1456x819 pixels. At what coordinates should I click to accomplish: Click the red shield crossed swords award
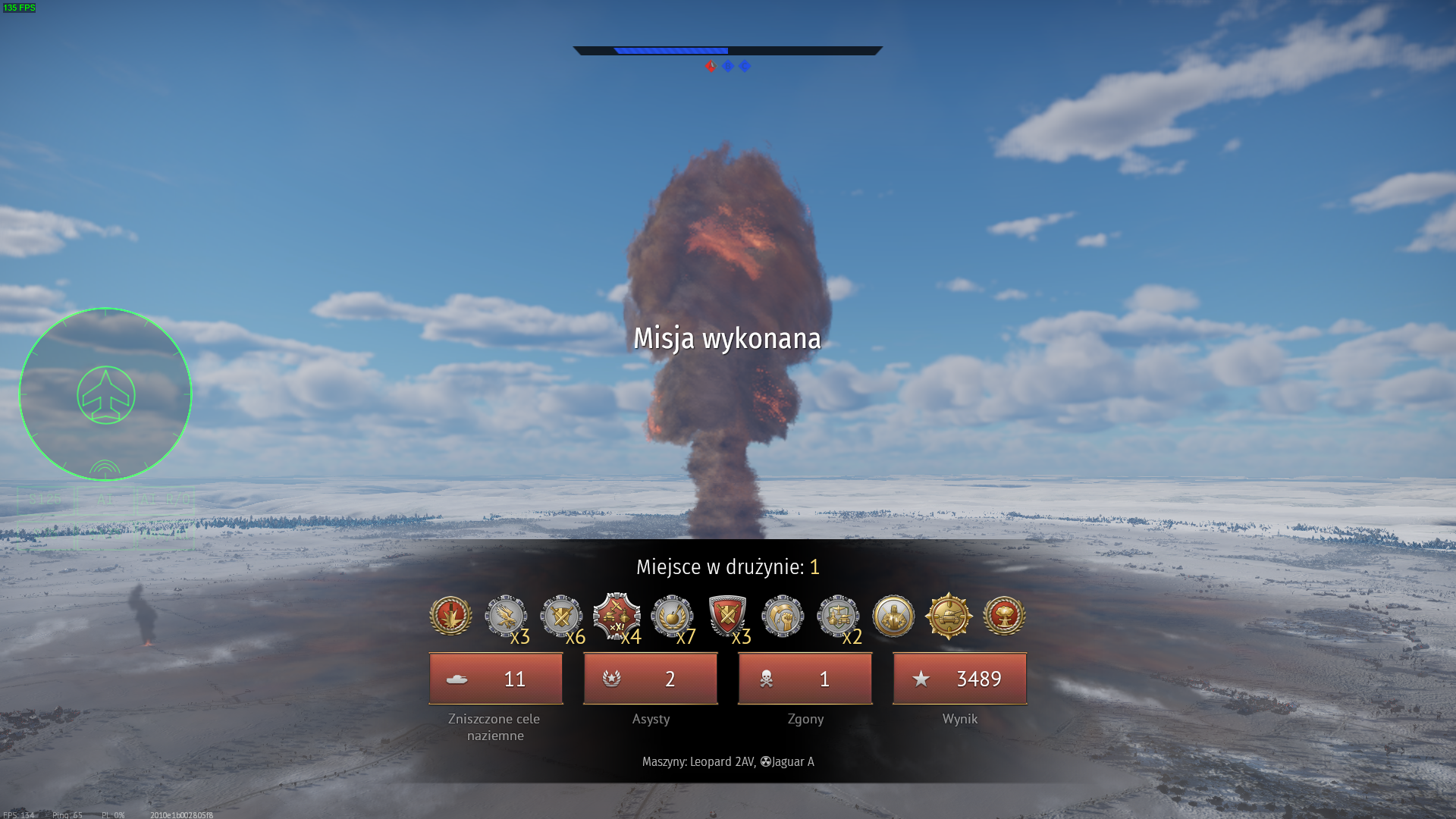tap(727, 615)
